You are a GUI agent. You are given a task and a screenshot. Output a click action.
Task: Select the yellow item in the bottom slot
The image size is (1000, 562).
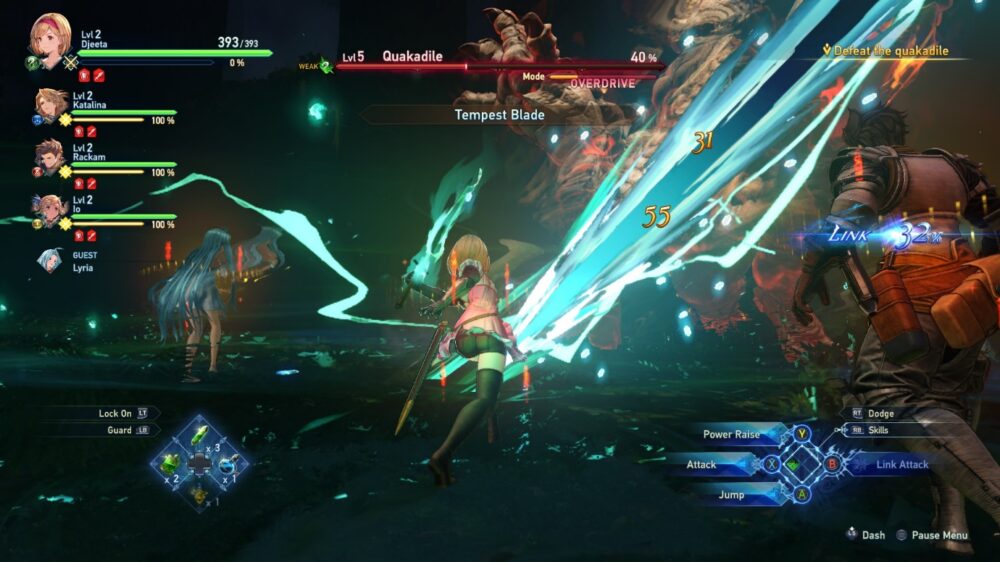(x=200, y=491)
